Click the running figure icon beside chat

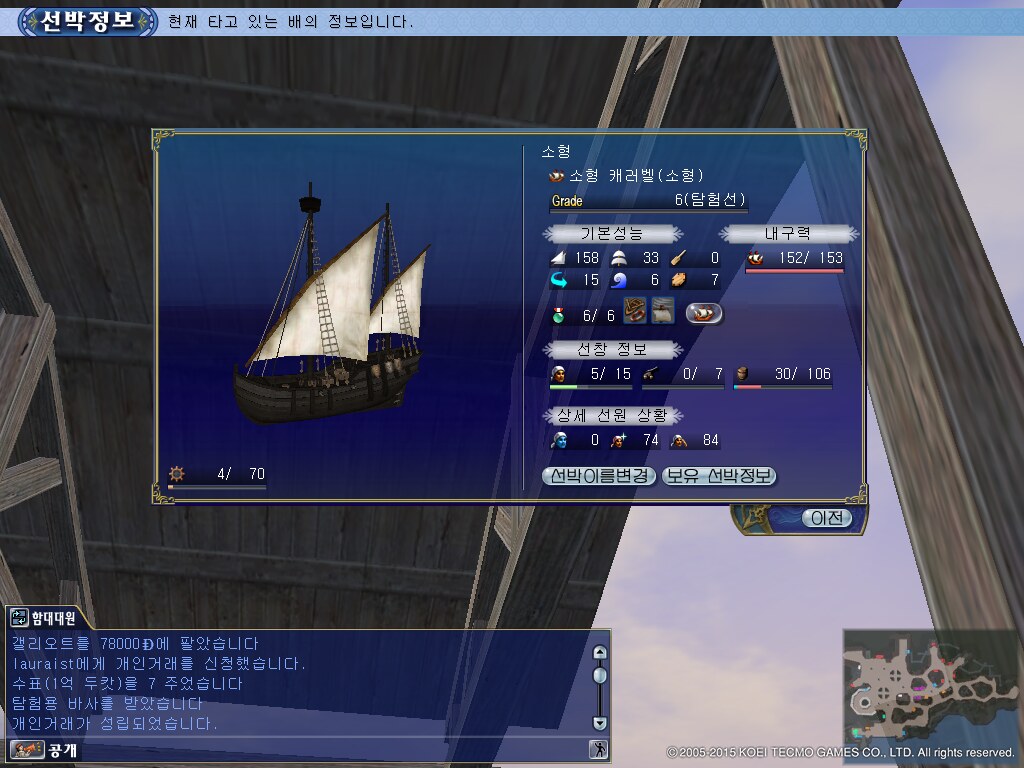click(598, 749)
